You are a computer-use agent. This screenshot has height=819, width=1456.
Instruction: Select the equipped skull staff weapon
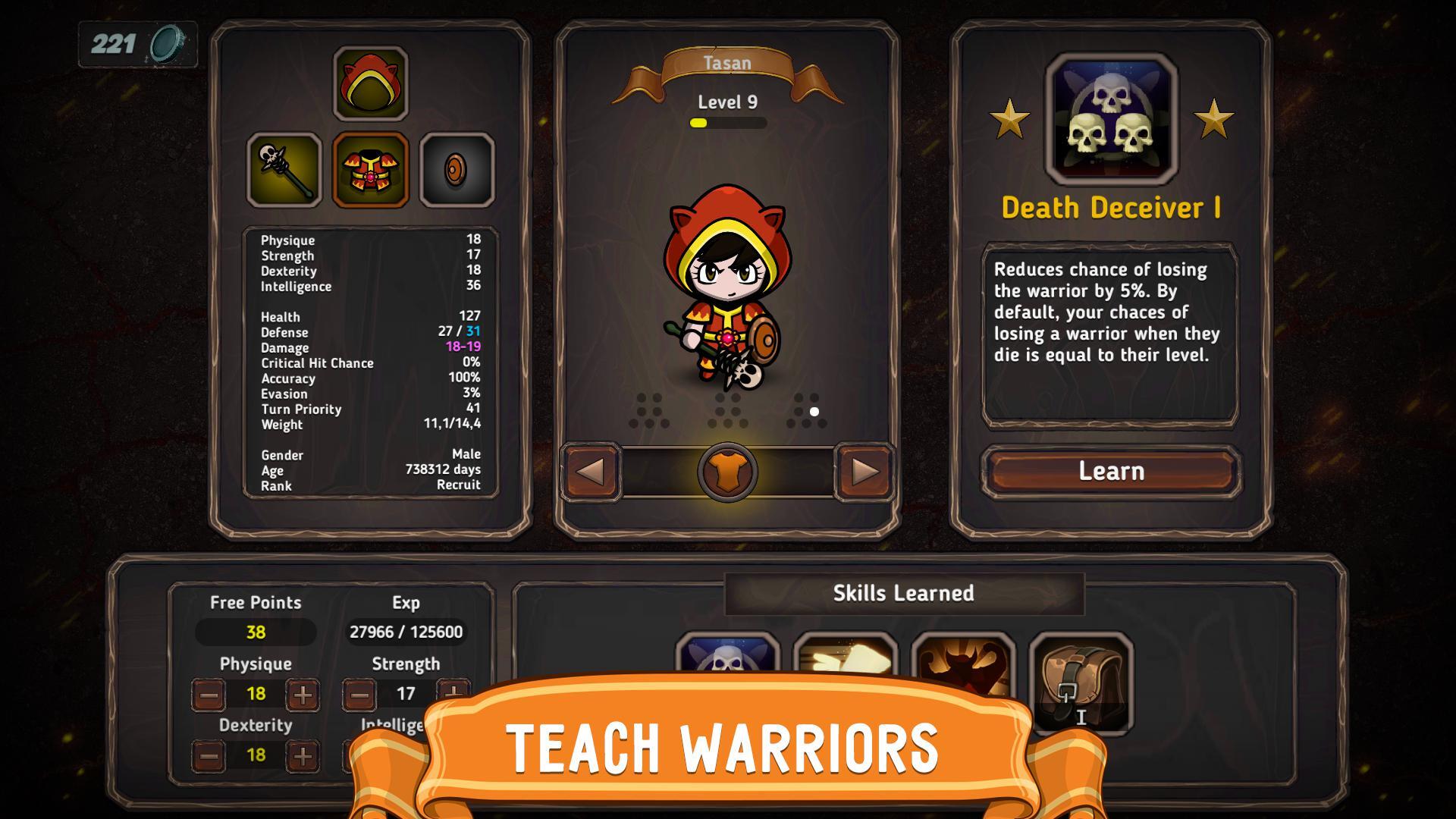pos(283,169)
